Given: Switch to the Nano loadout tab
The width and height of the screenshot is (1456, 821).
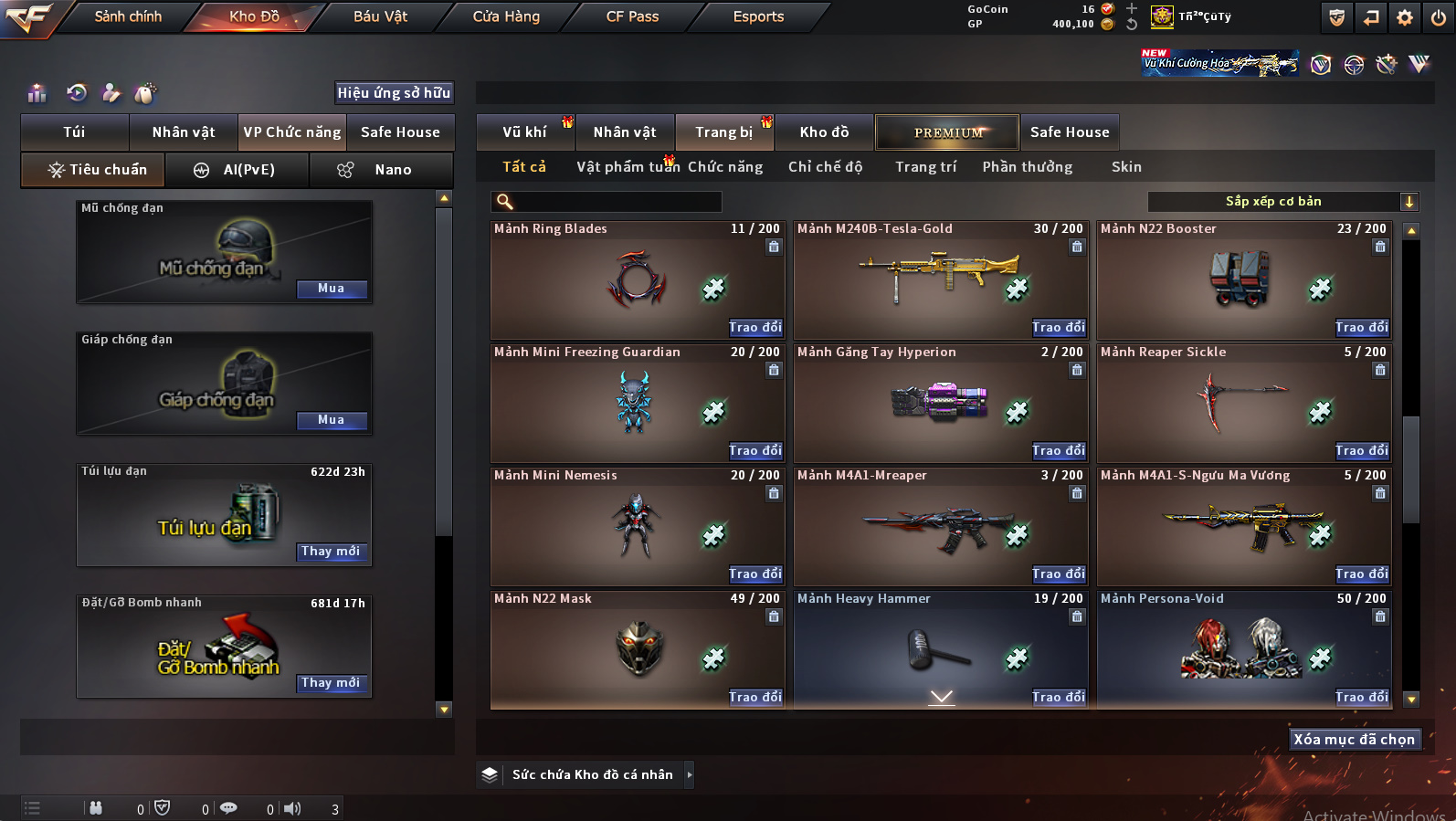Looking at the screenshot, I should (393, 170).
